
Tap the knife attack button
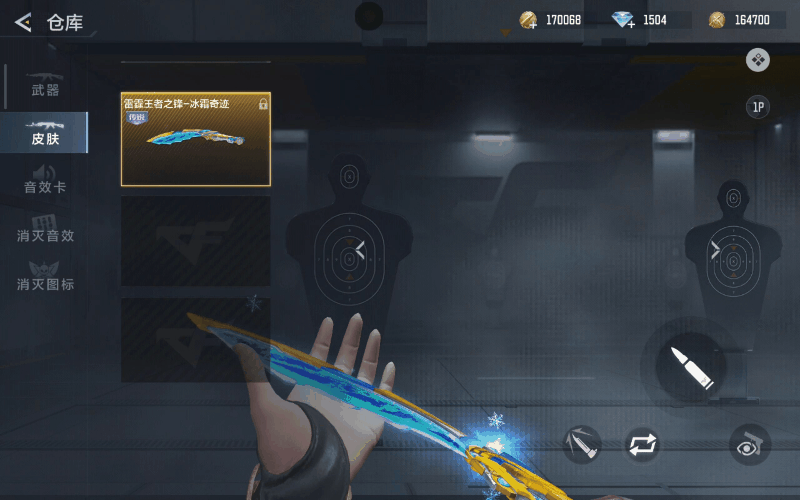pos(581,444)
